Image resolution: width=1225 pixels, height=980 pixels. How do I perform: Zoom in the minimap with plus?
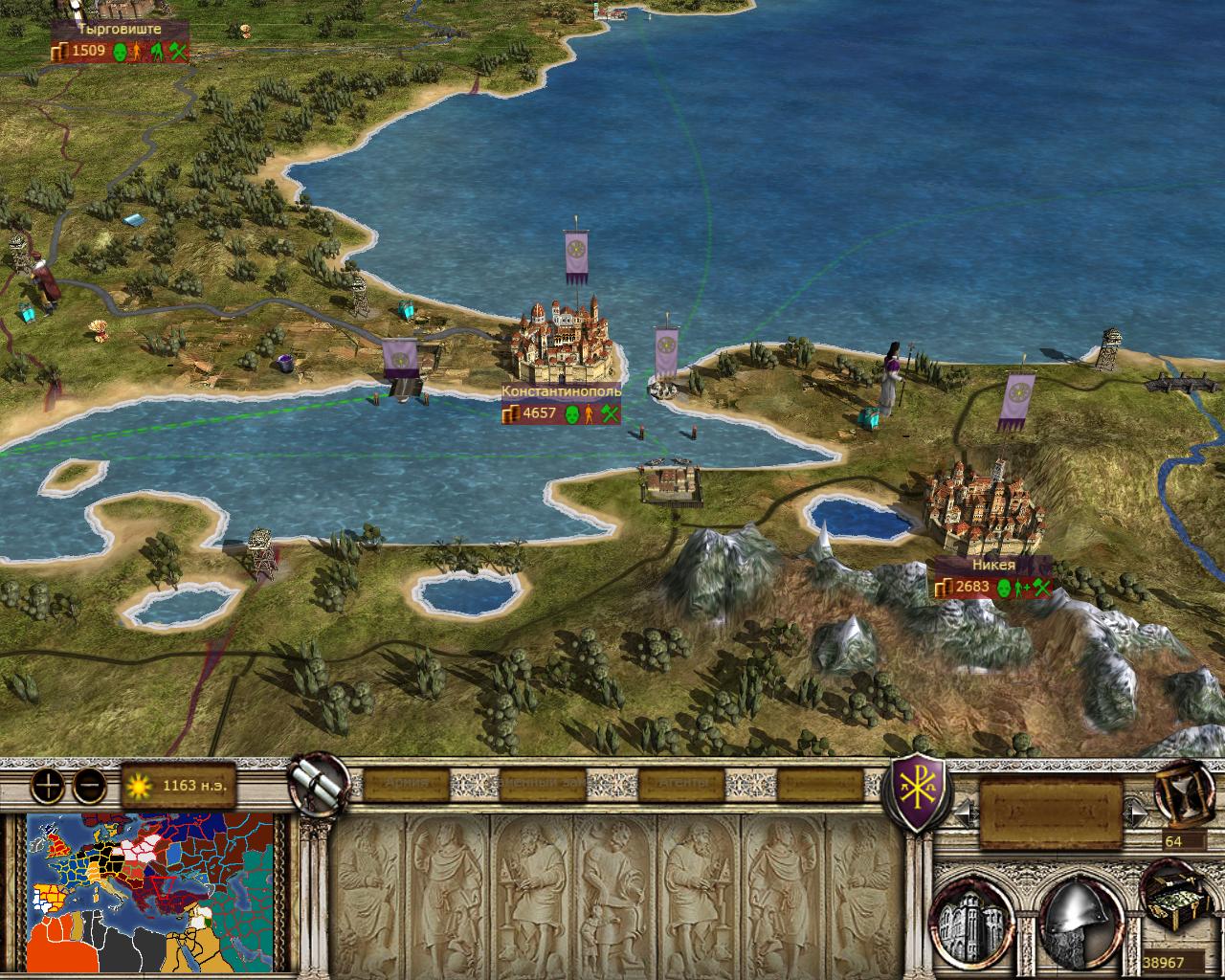48,786
